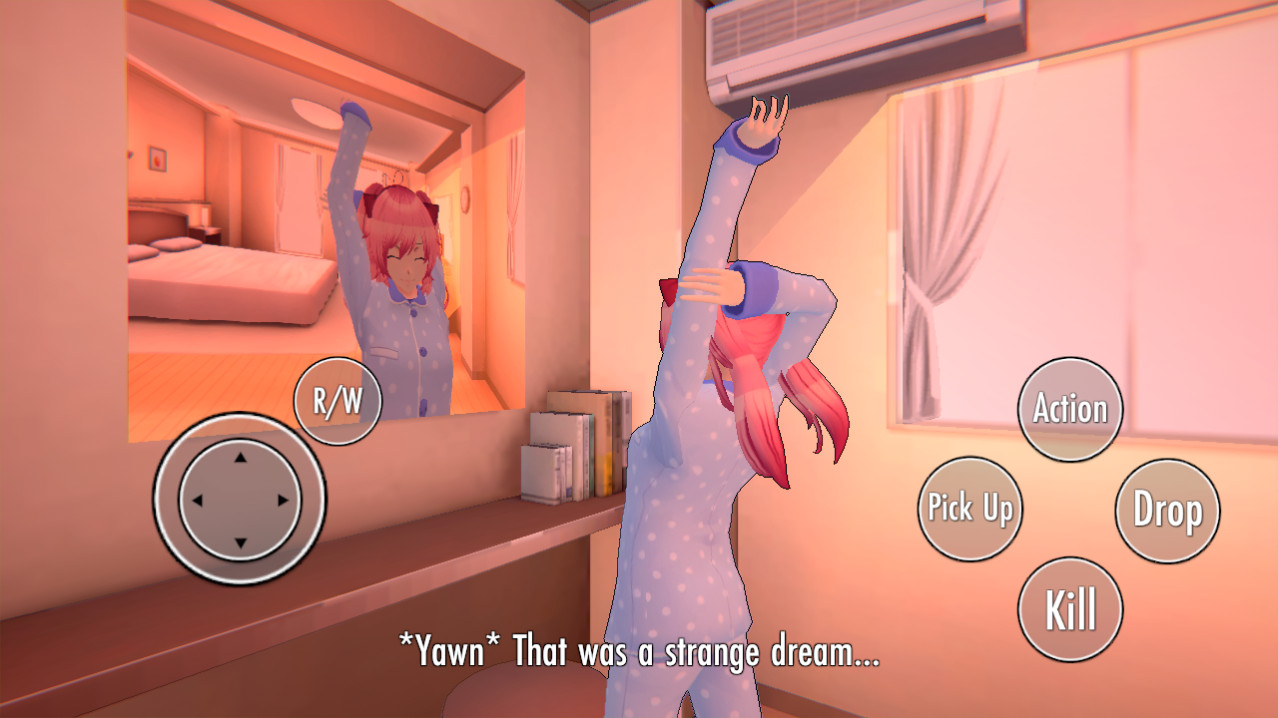Tap the right arrow on the movement pad
This screenshot has width=1278, height=718.
283,500
